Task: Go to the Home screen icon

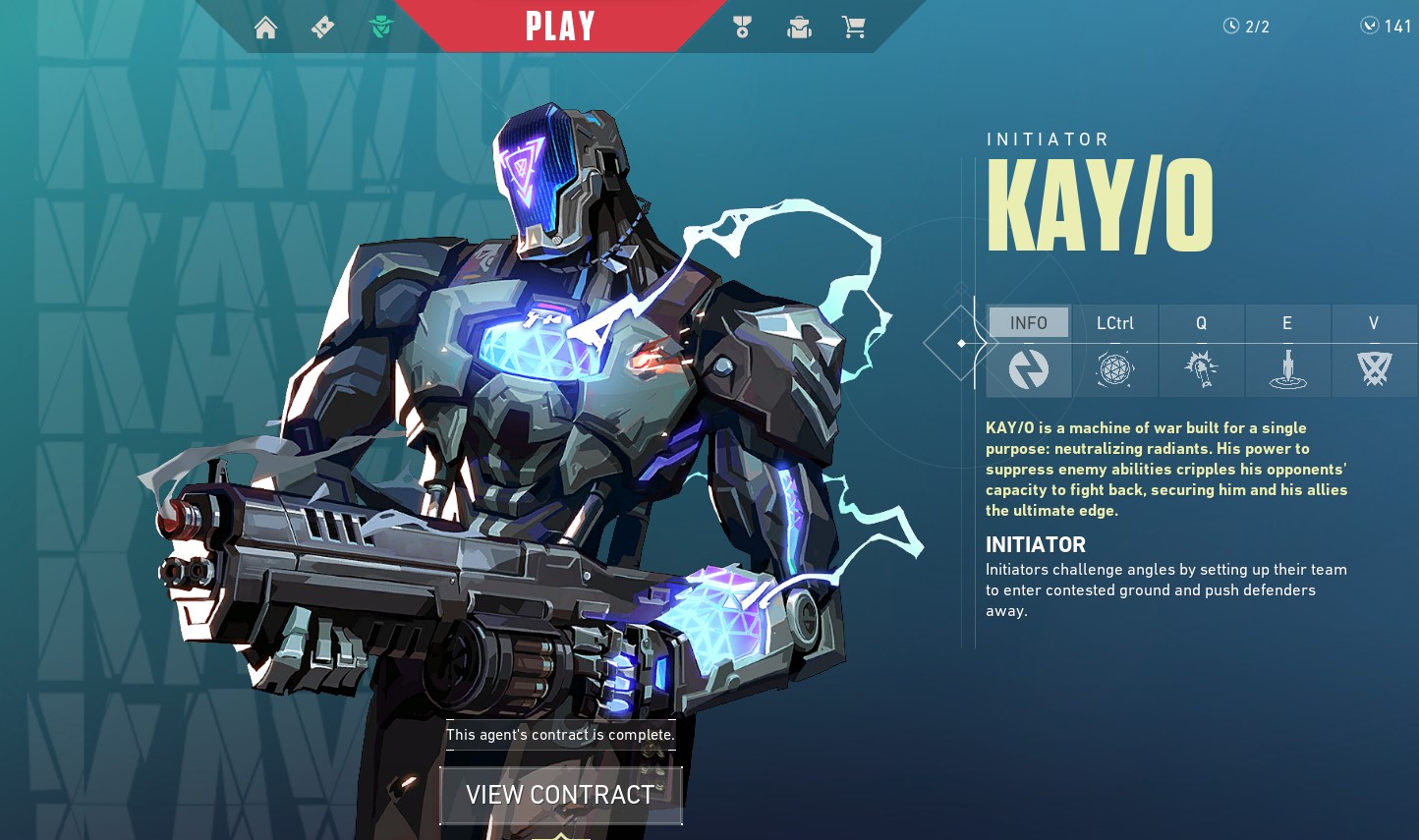Action: [265, 28]
